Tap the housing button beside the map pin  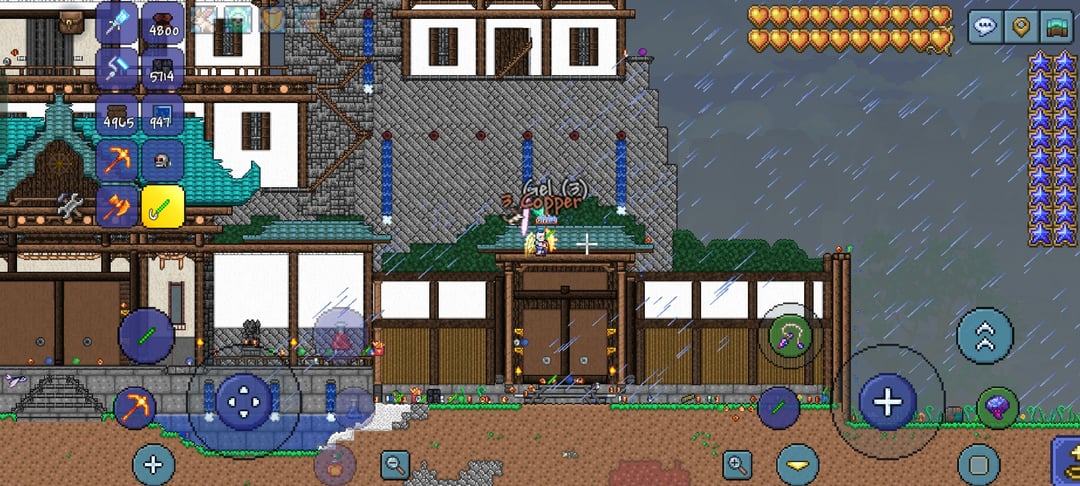(1056, 26)
